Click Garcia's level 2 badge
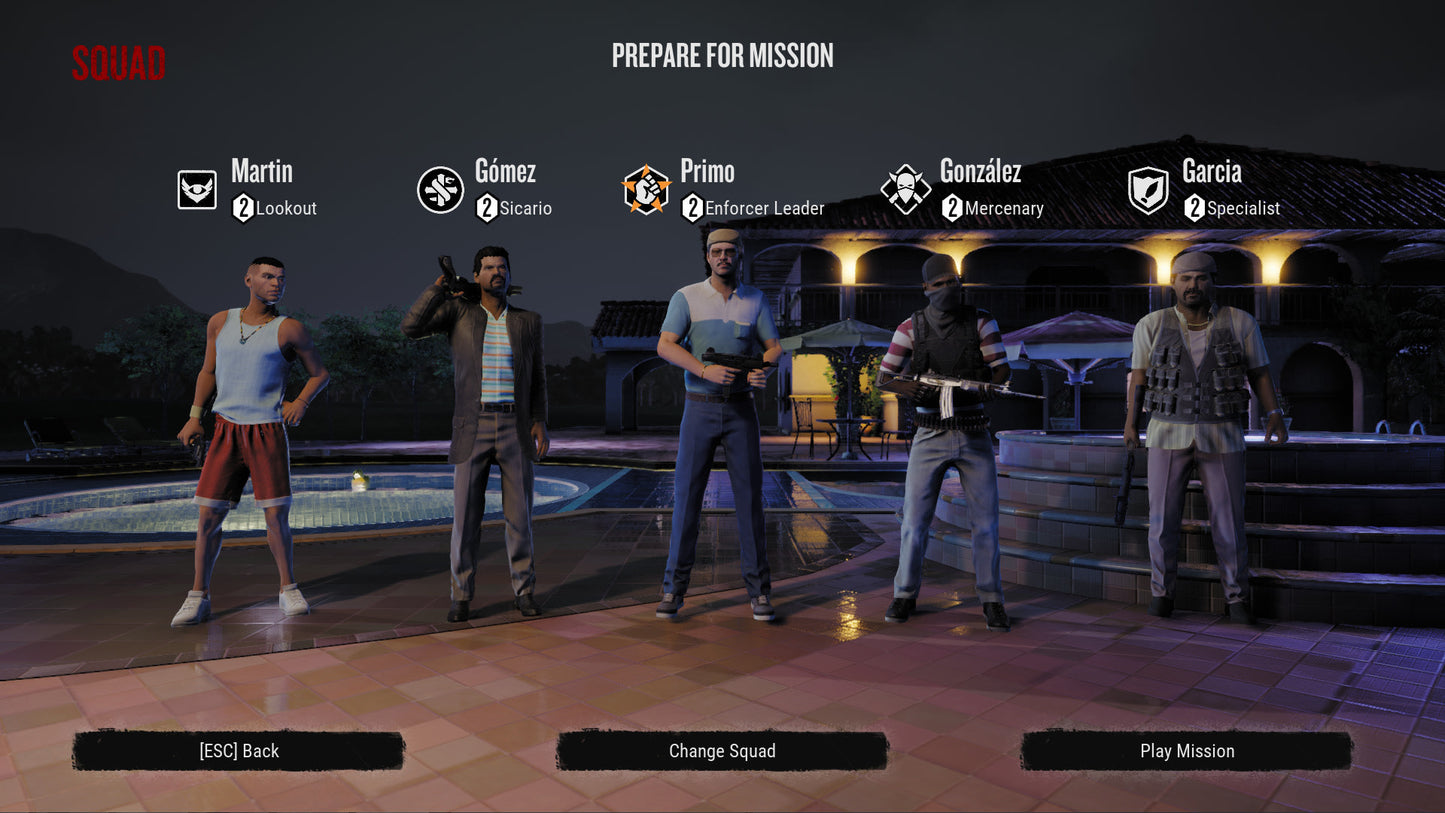 tap(1192, 209)
